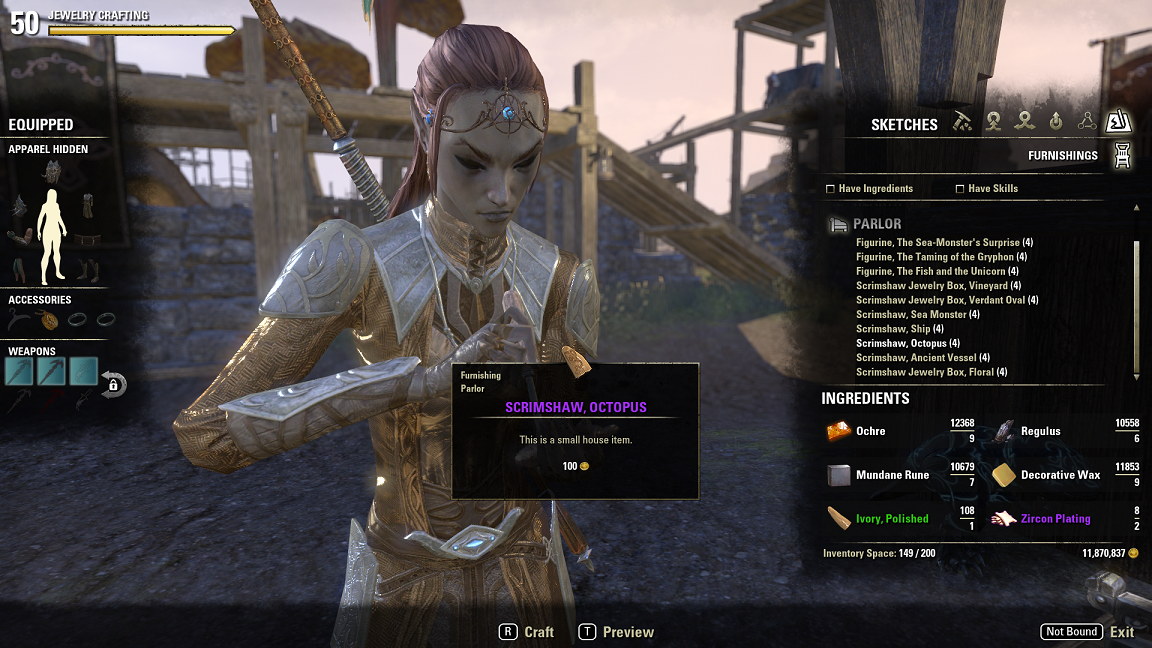
Task: Switch to the Research tab with the triangle-nodes icon
Action: click(x=1087, y=121)
